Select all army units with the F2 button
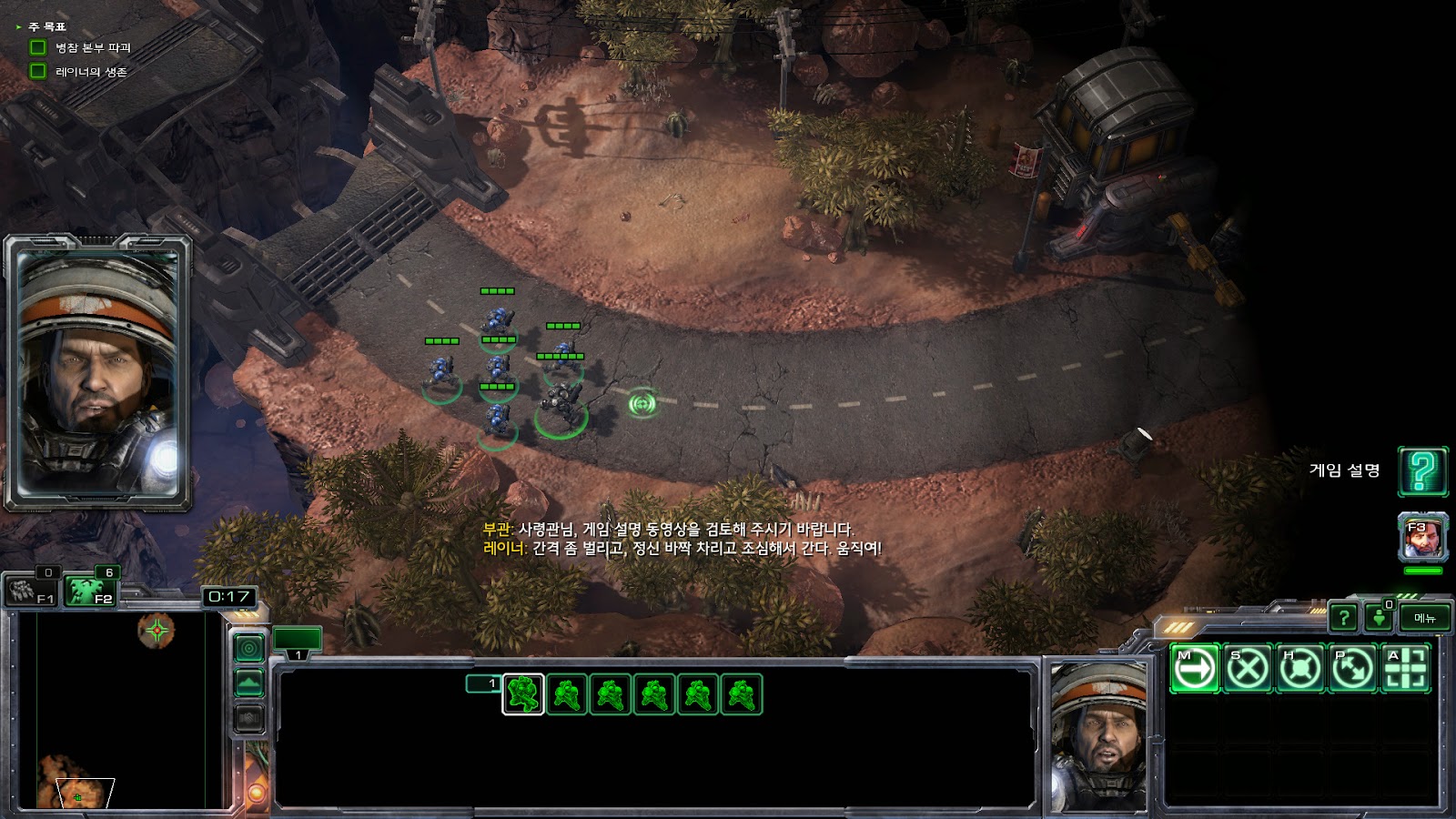The image size is (1456, 819). tap(91, 591)
